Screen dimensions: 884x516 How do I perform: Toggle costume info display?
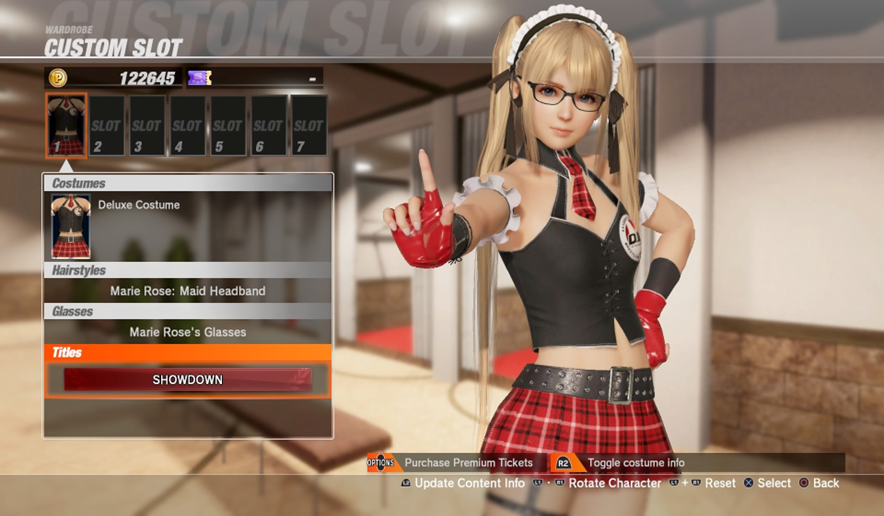636,463
